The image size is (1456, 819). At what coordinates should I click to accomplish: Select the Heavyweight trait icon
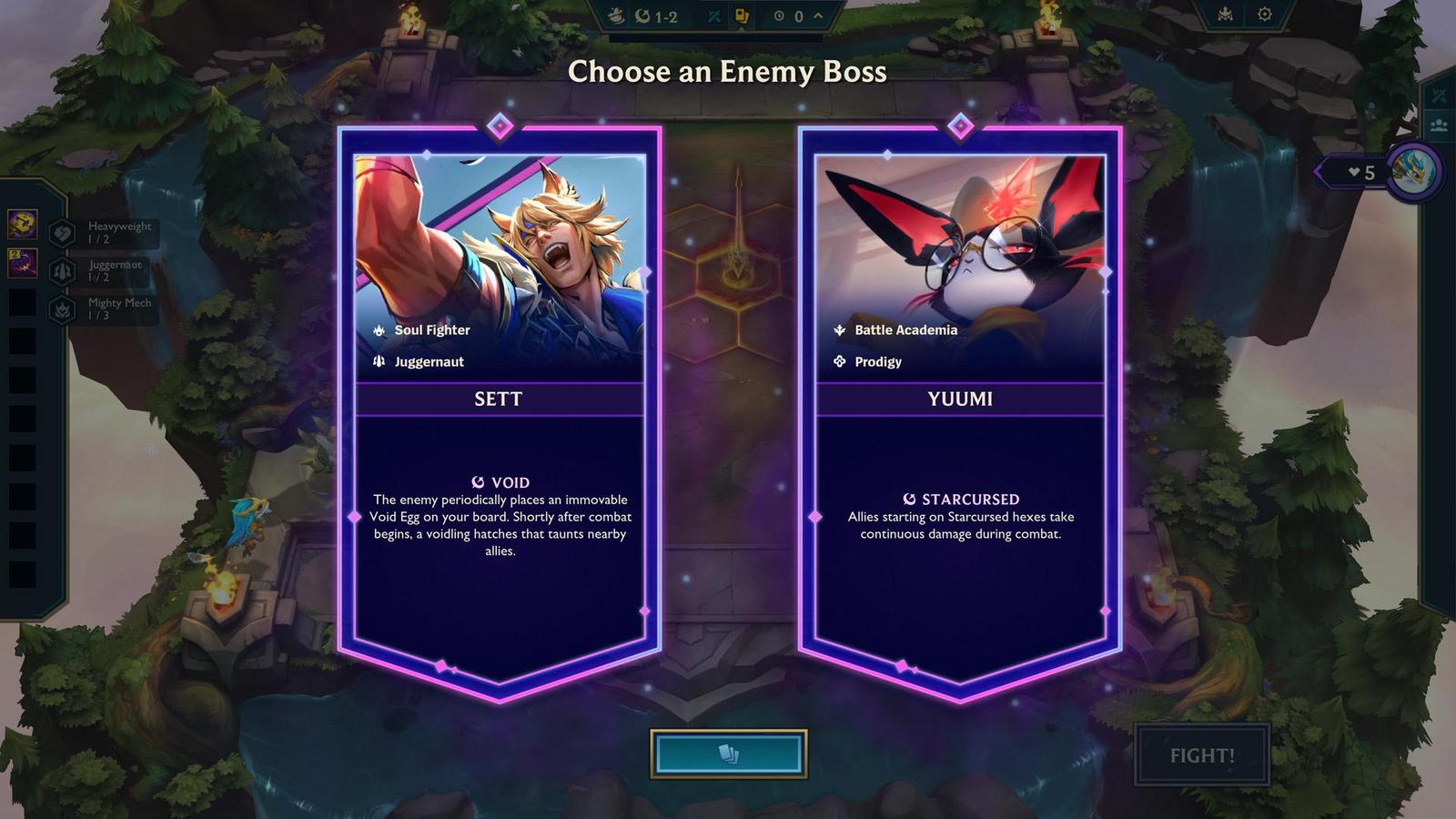point(61,232)
